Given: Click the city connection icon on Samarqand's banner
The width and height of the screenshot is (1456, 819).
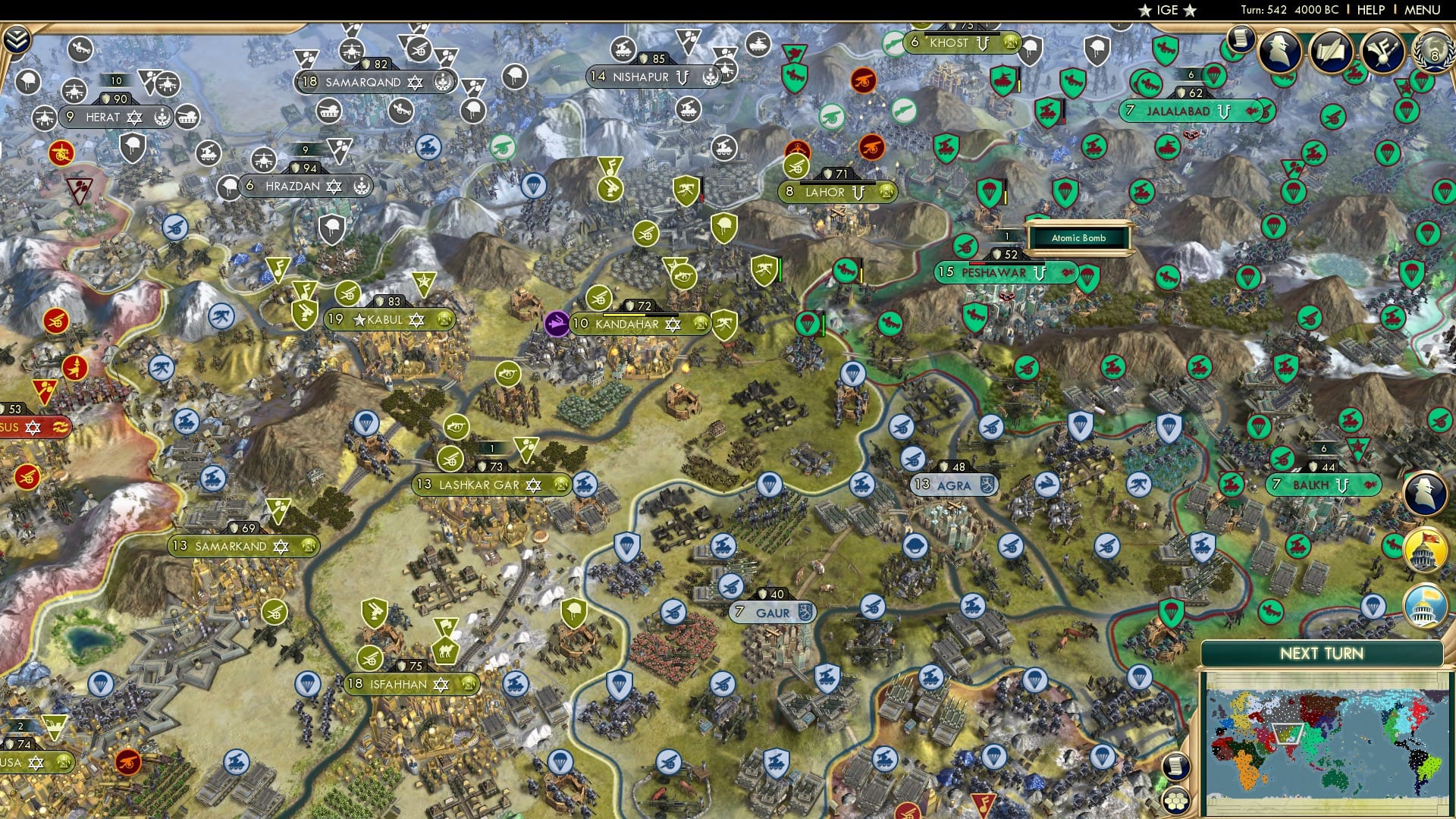Looking at the screenshot, I should (442, 82).
